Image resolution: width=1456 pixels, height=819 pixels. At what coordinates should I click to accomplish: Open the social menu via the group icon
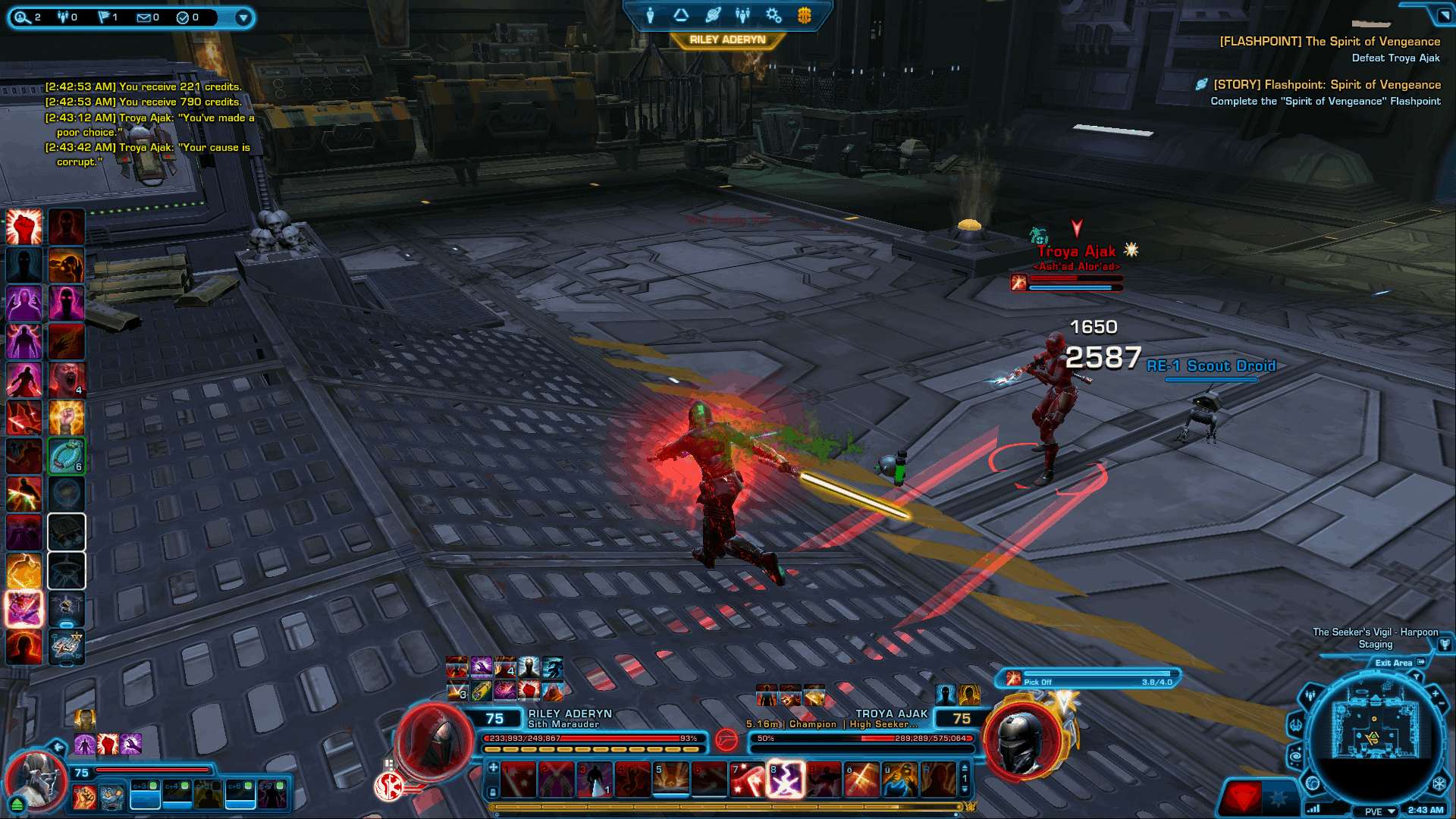pos(742,15)
